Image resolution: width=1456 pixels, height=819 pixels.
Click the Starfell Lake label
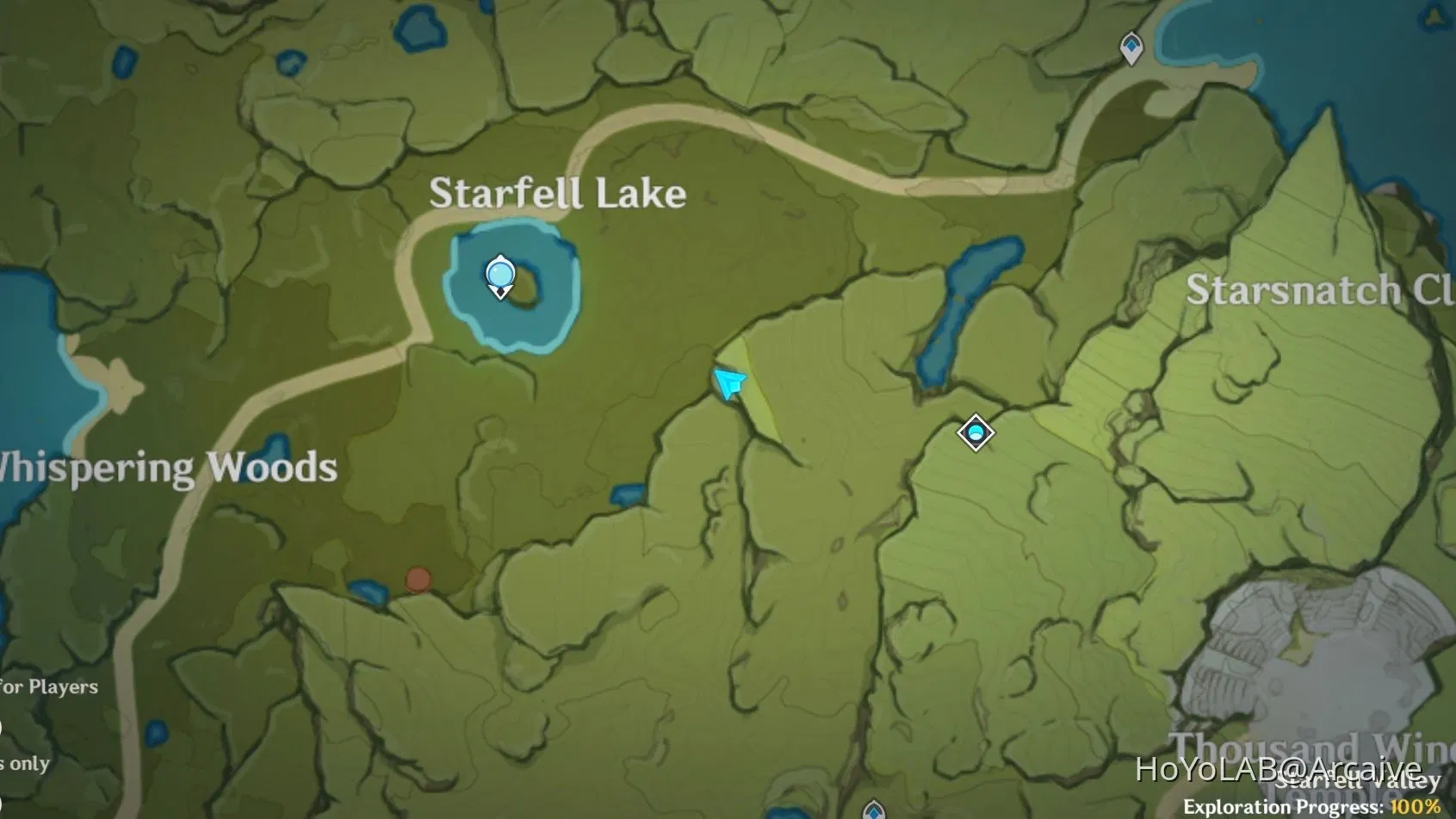558,193
